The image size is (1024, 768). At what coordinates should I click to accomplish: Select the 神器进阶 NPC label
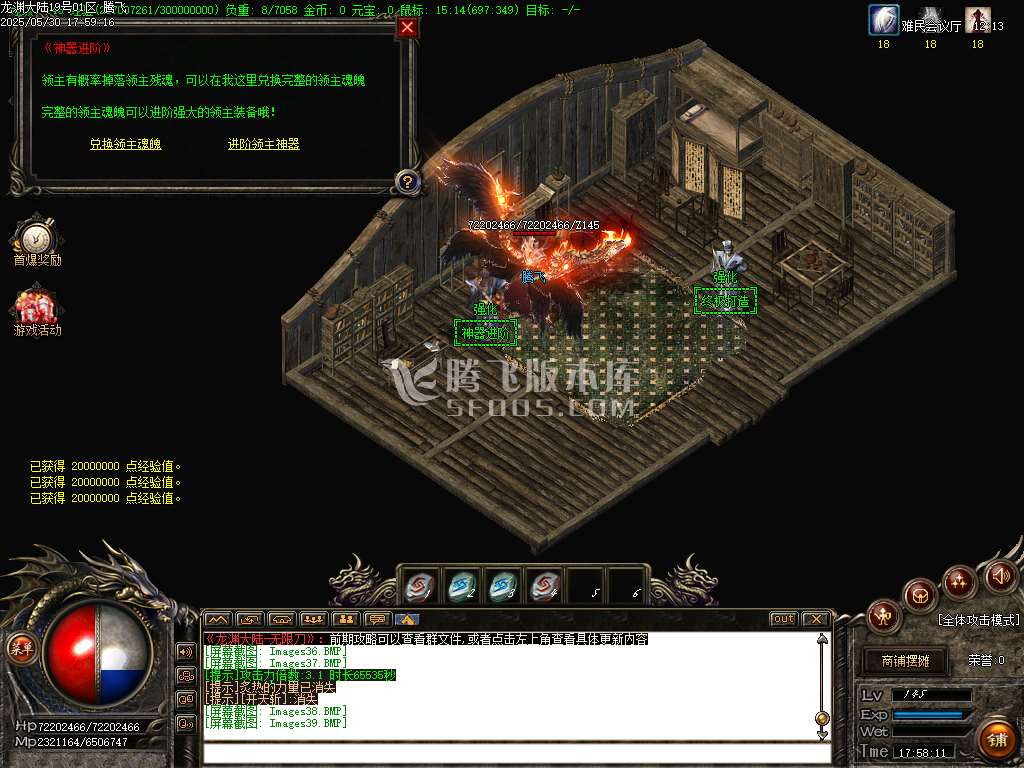[485, 333]
